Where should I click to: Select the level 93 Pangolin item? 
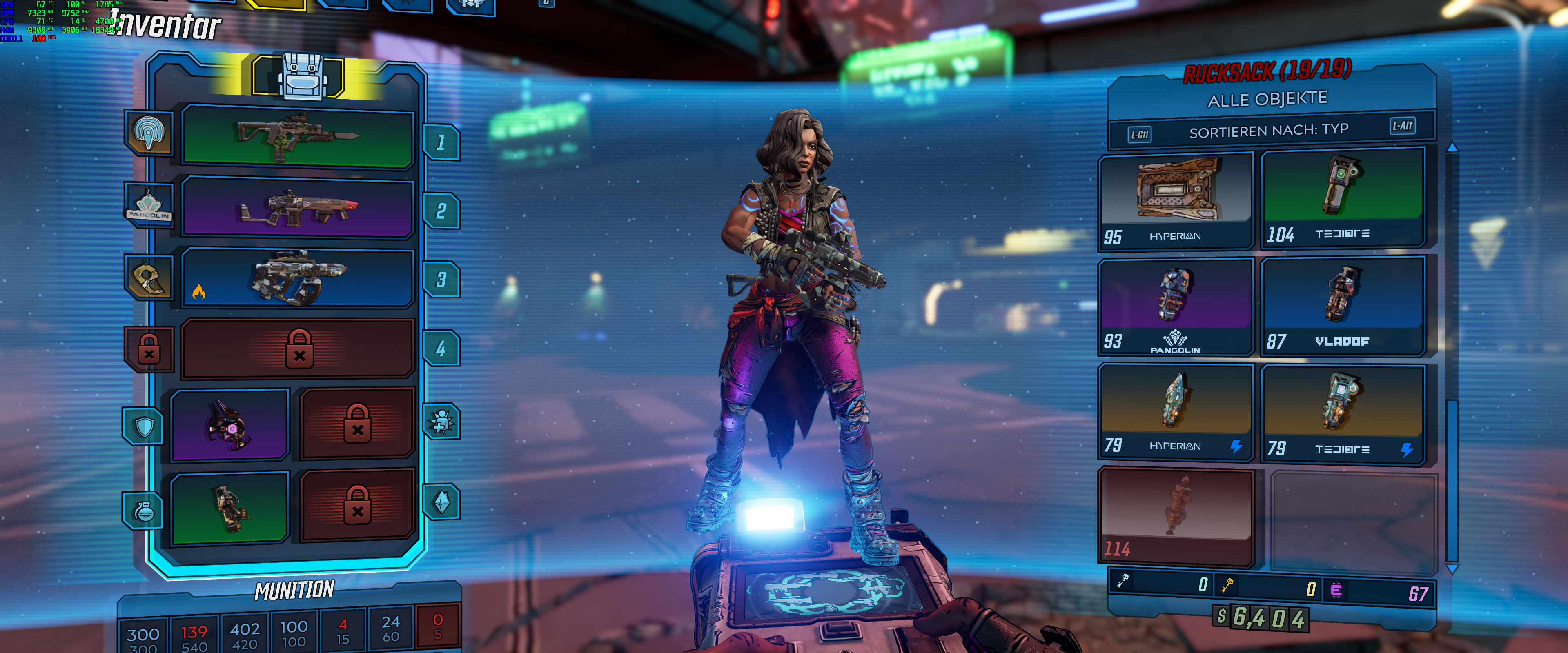[x=1176, y=307]
